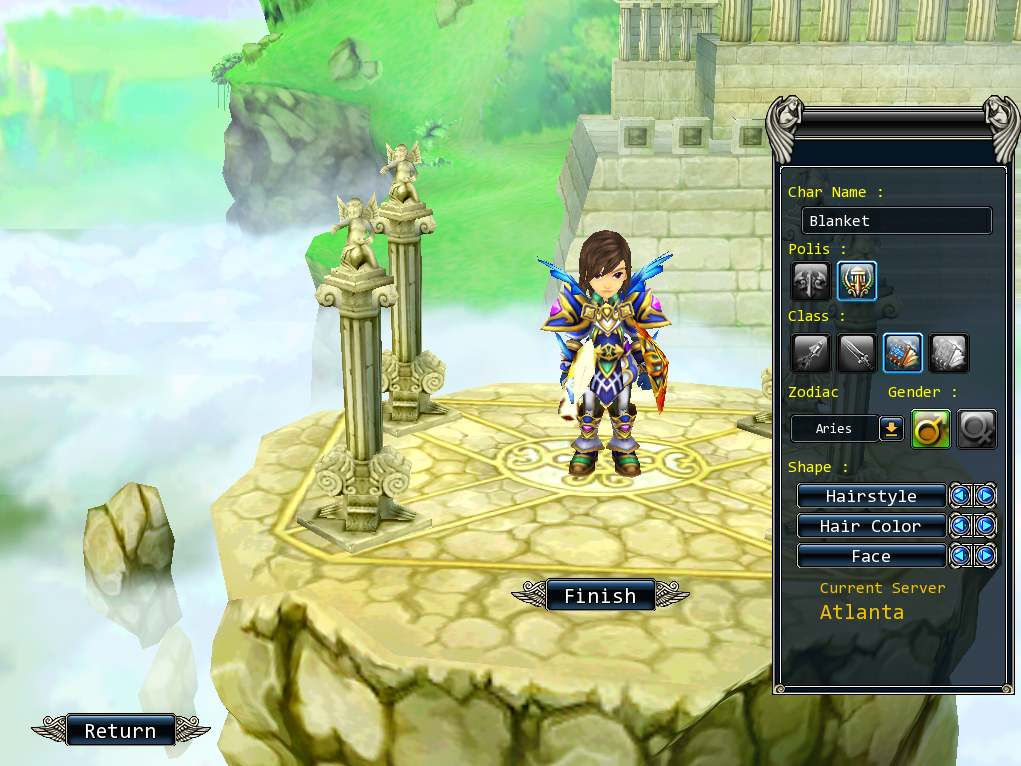Switch to the previous Face
The width and height of the screenshot is (1021, 766).
point(960,556)
